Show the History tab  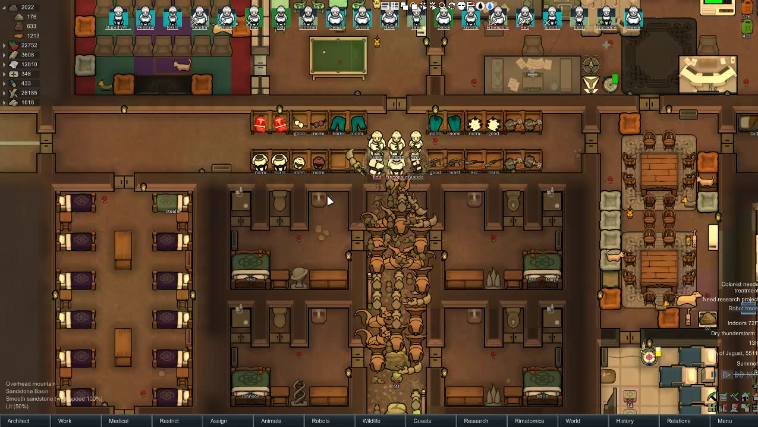click(x=625, y=421)
